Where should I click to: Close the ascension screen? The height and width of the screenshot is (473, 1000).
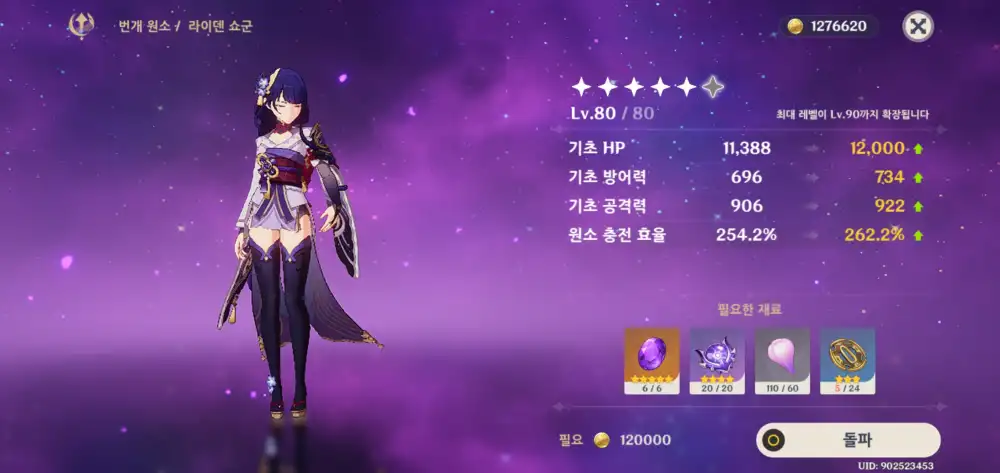(x=917, y=26)
